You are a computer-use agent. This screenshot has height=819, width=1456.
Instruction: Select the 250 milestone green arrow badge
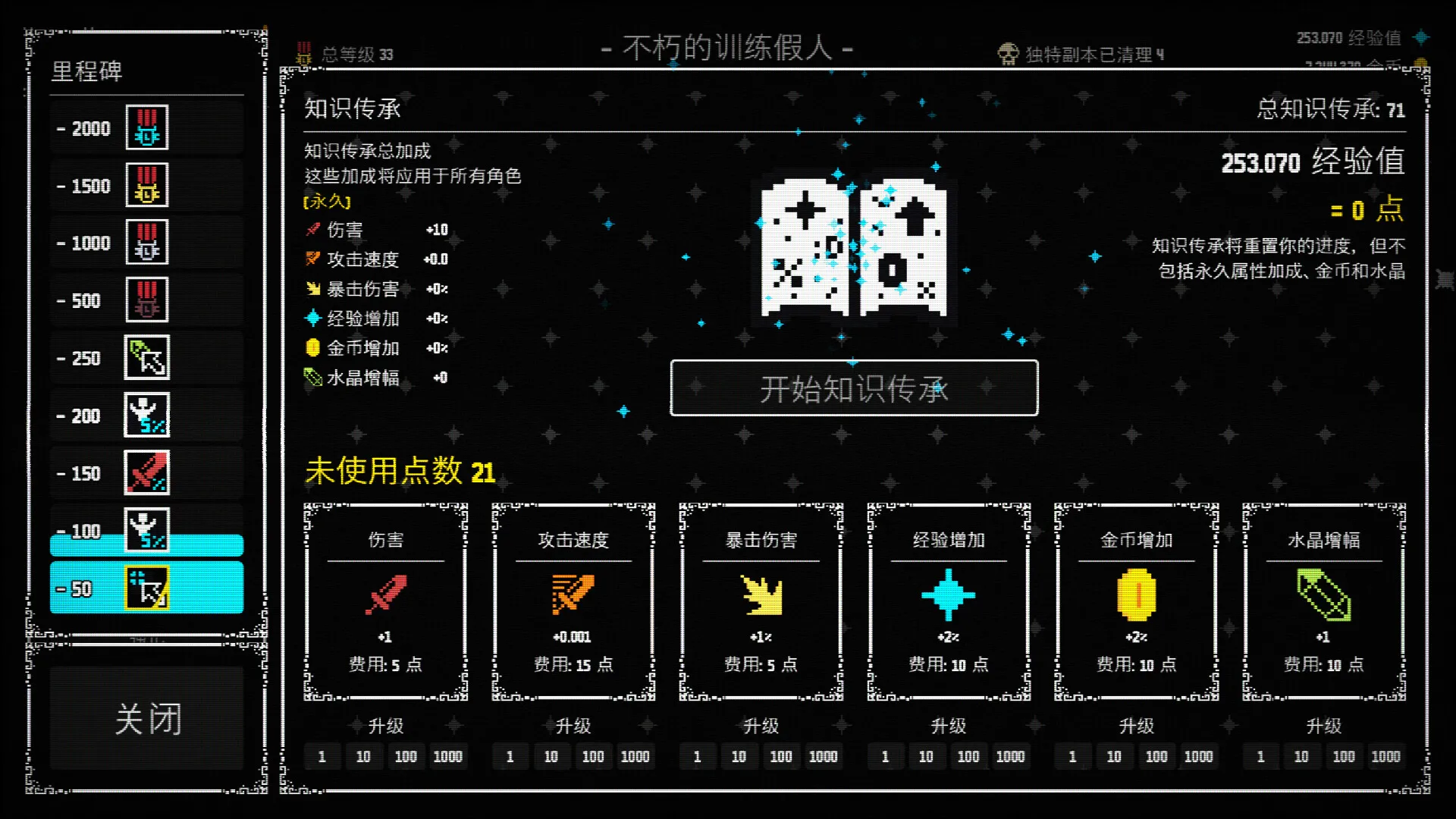tap(149, 357)
